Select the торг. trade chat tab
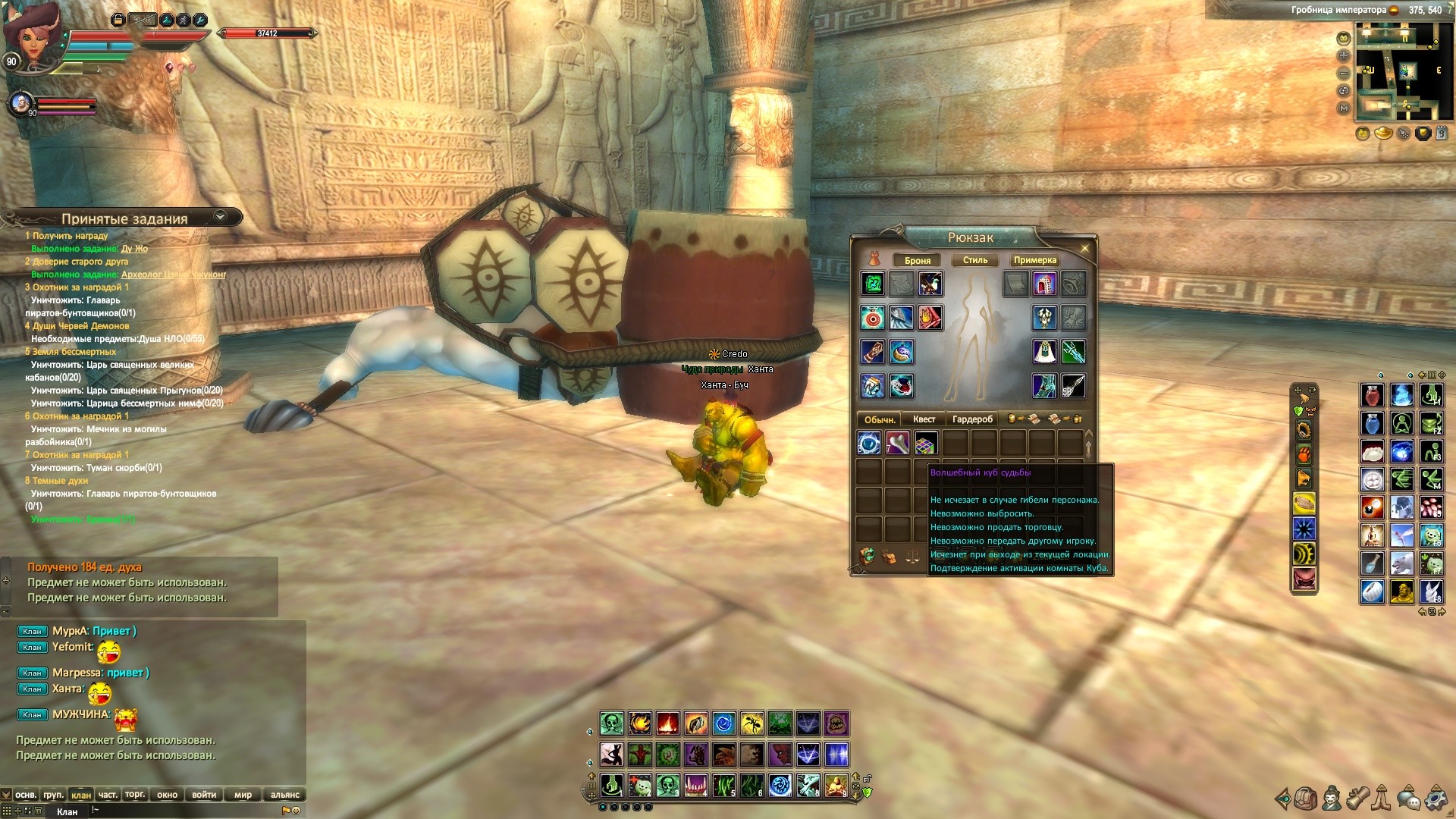Viewport: 1456px width, 819px height. [x=135, y=795]
